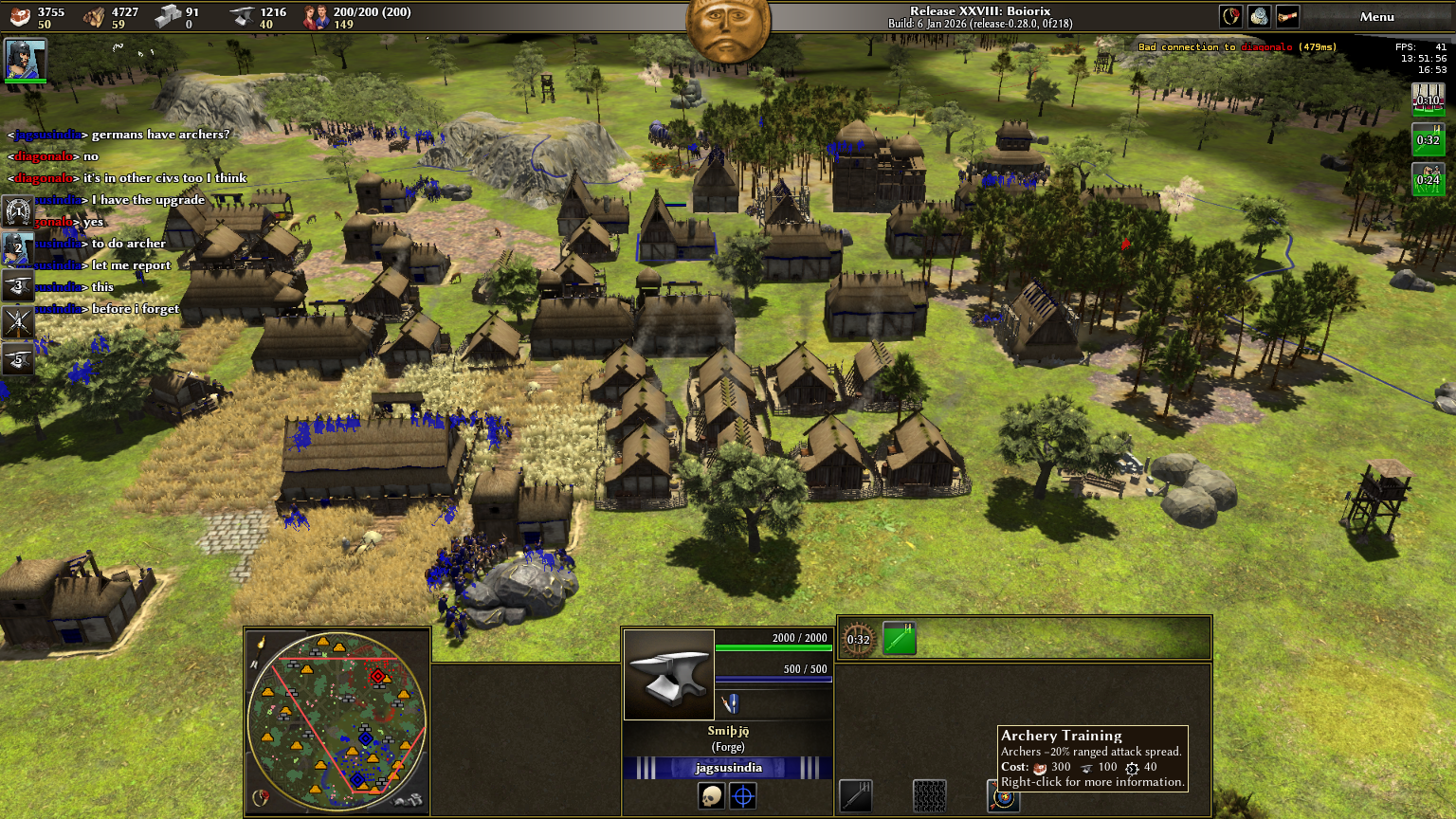This screenshot has height=819, width=1456.
Task: Select control group 3 anvil
Action: [18, 285]
